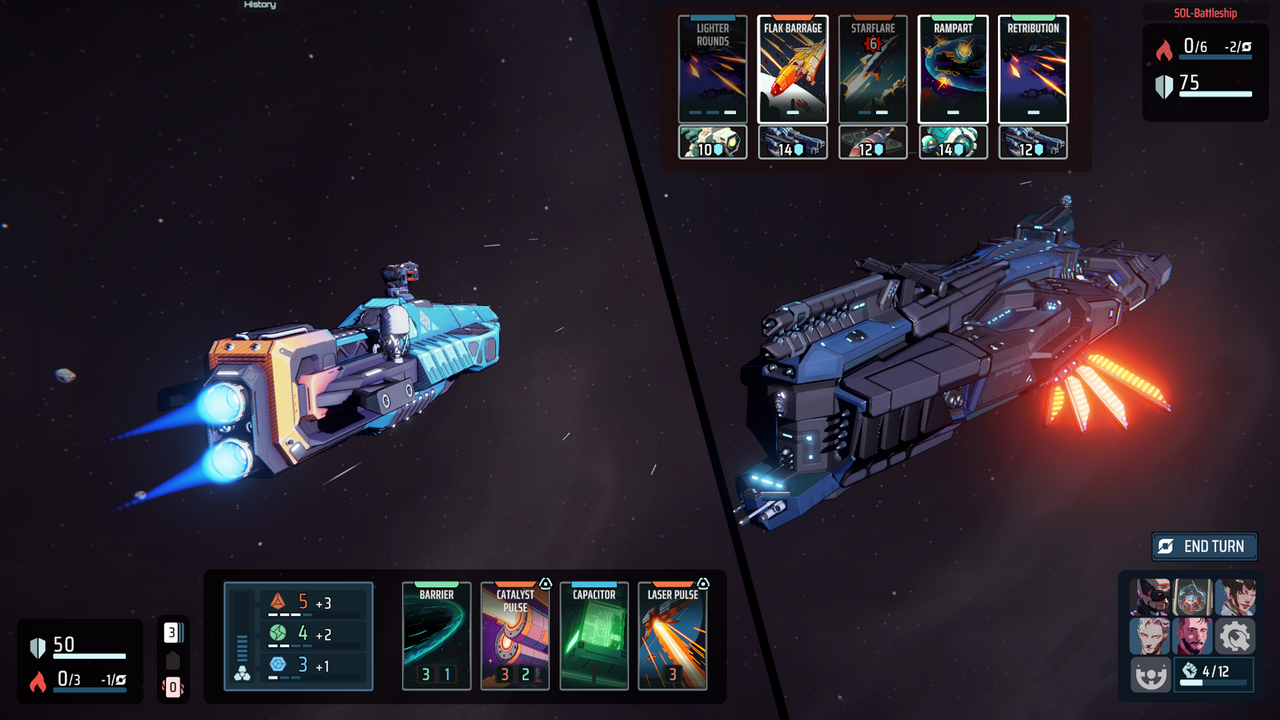Click End Turn
1280x720 pixels.
1204,547
